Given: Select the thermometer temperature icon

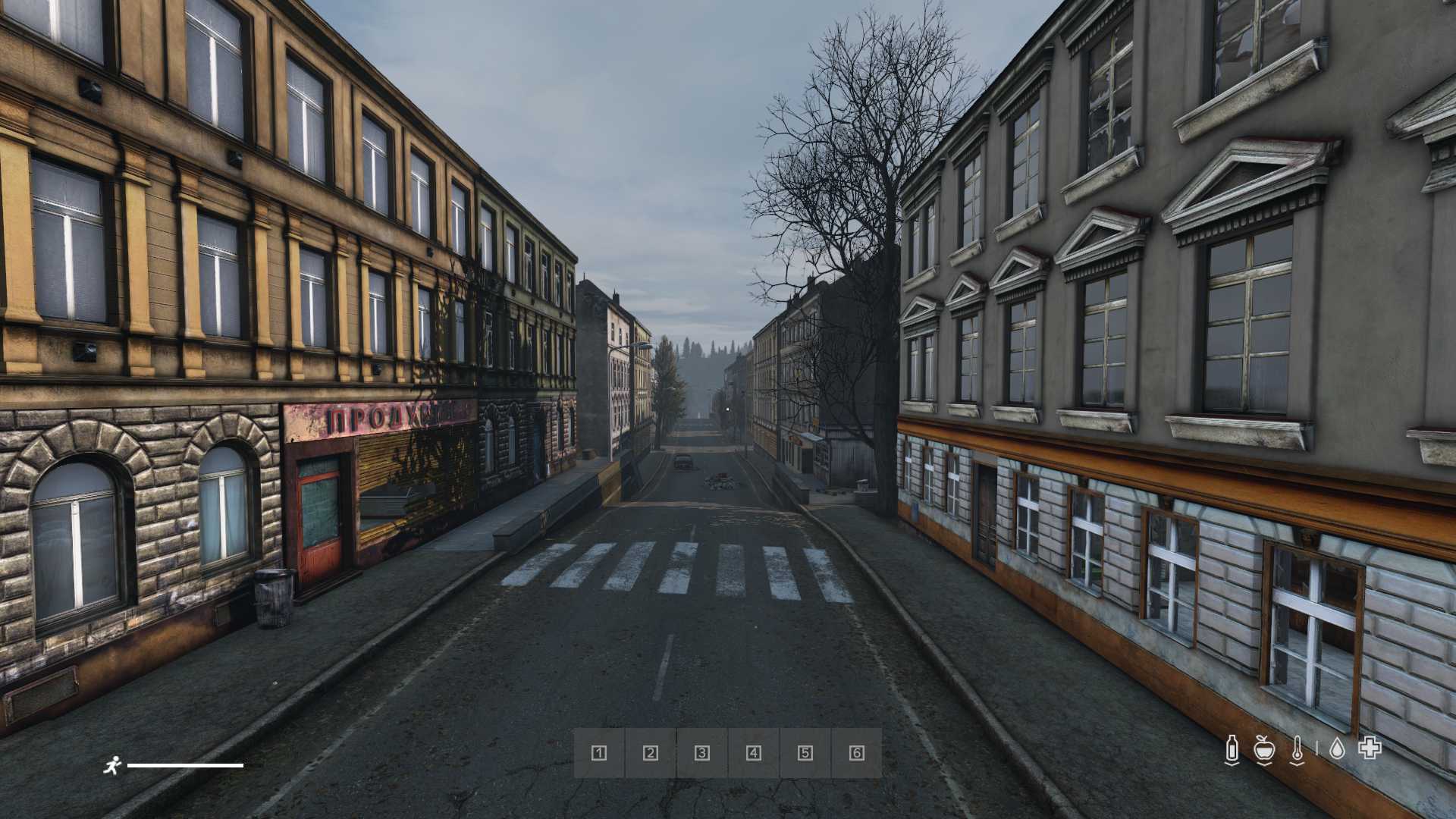Looking at the screenshot, I should click(x=1298, y=749).
